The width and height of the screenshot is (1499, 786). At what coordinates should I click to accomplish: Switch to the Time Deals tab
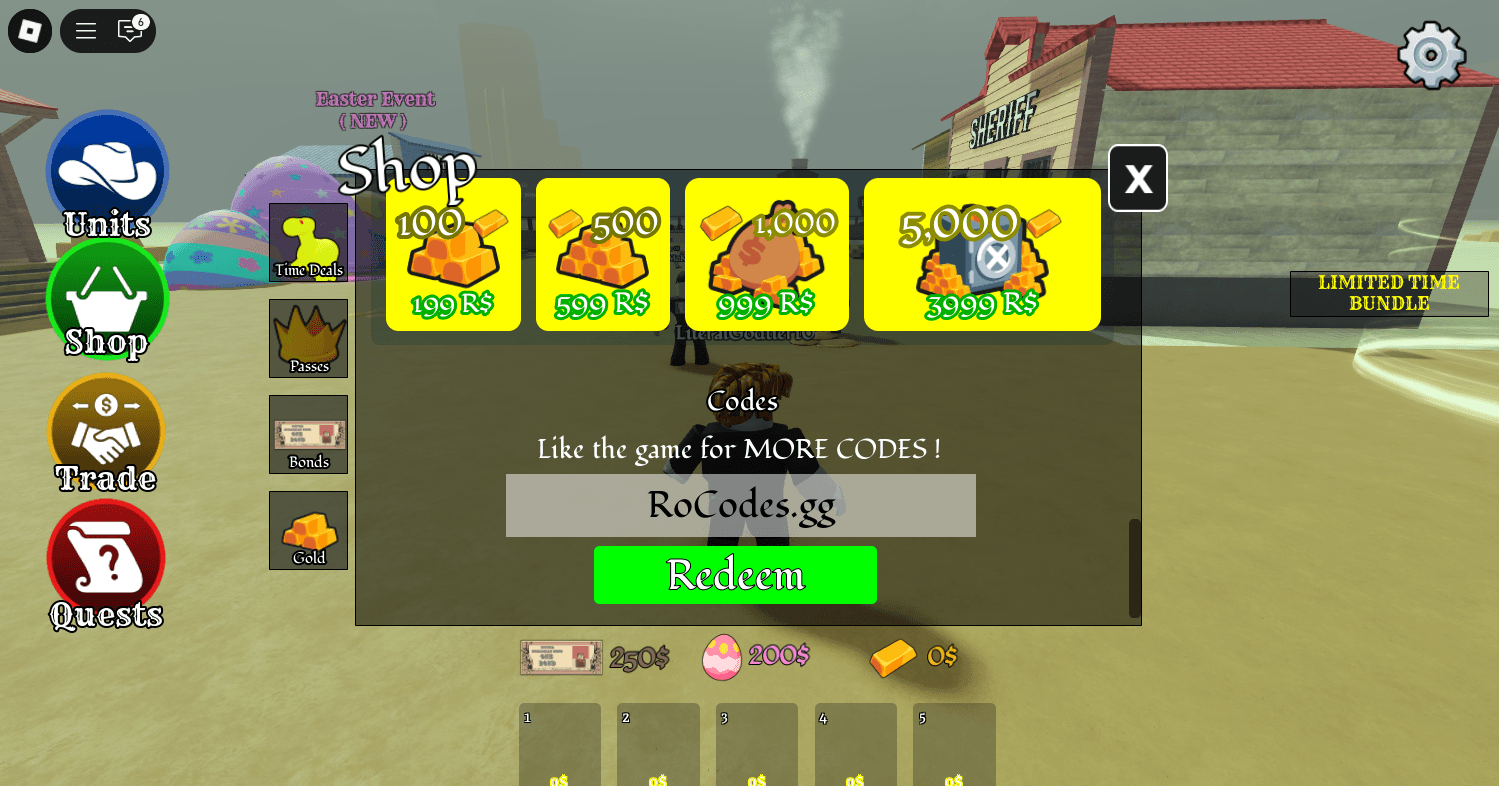click(308, 242)
